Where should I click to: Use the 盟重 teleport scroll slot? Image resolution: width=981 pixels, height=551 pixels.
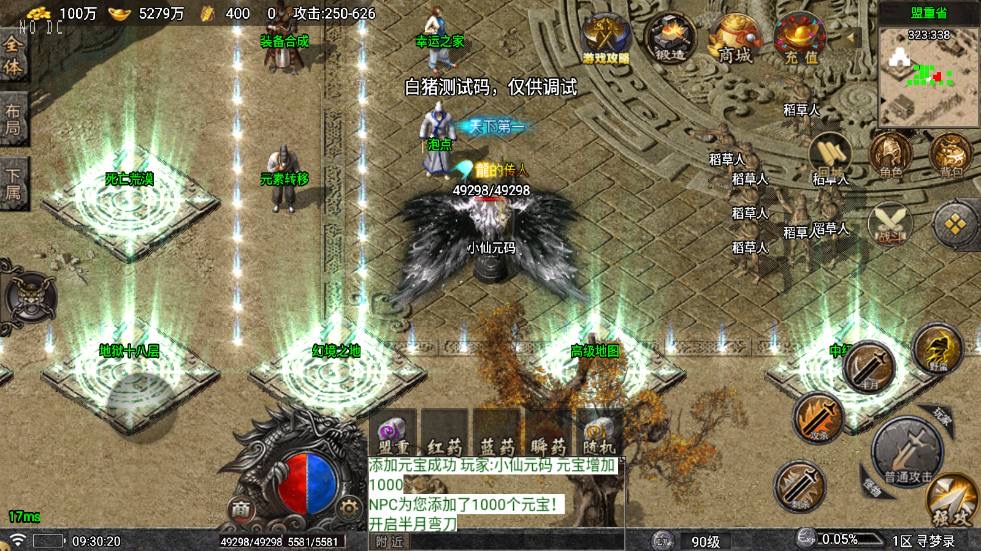393,433
